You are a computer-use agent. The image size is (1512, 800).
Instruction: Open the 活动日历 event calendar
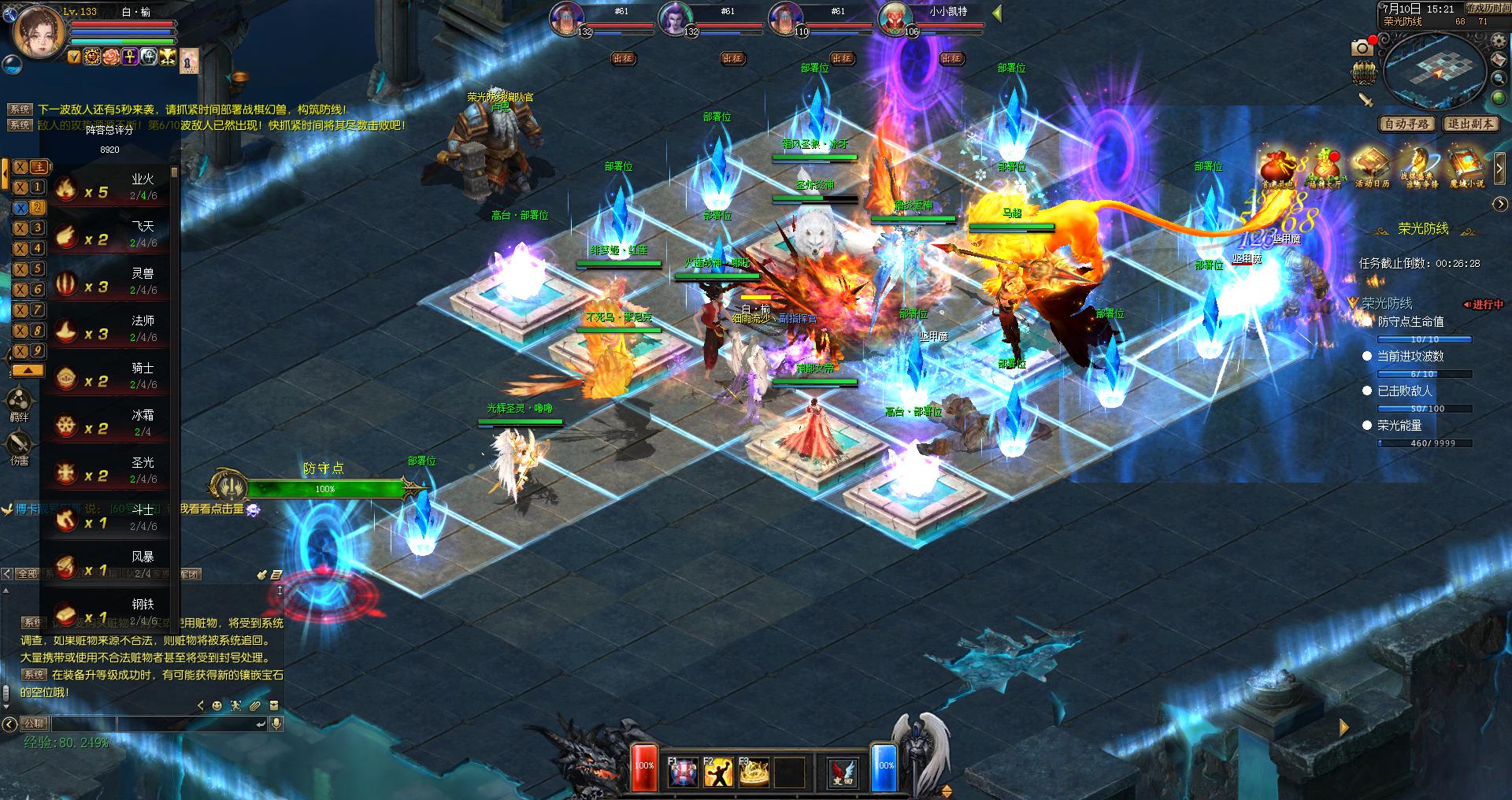[1372, 168]
